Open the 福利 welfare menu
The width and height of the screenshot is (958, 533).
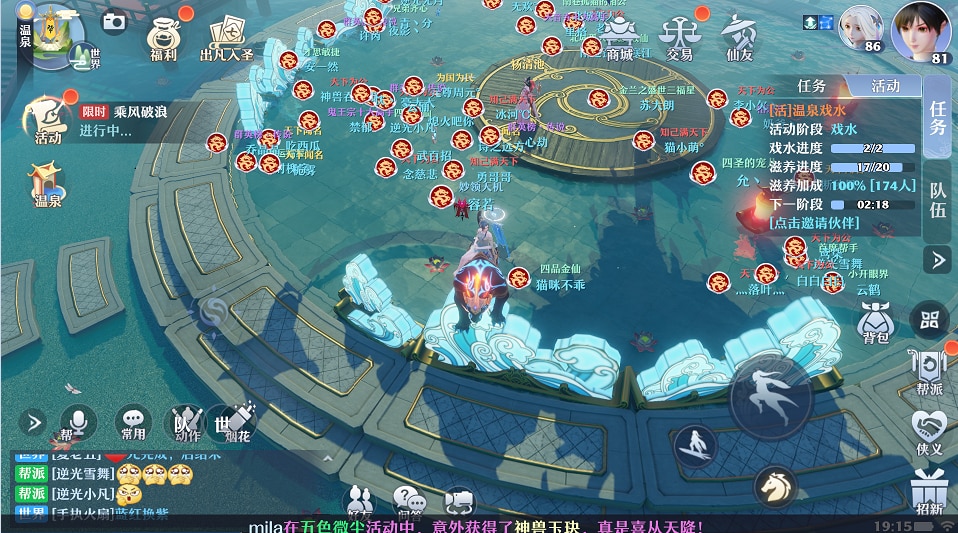point(163,38)
